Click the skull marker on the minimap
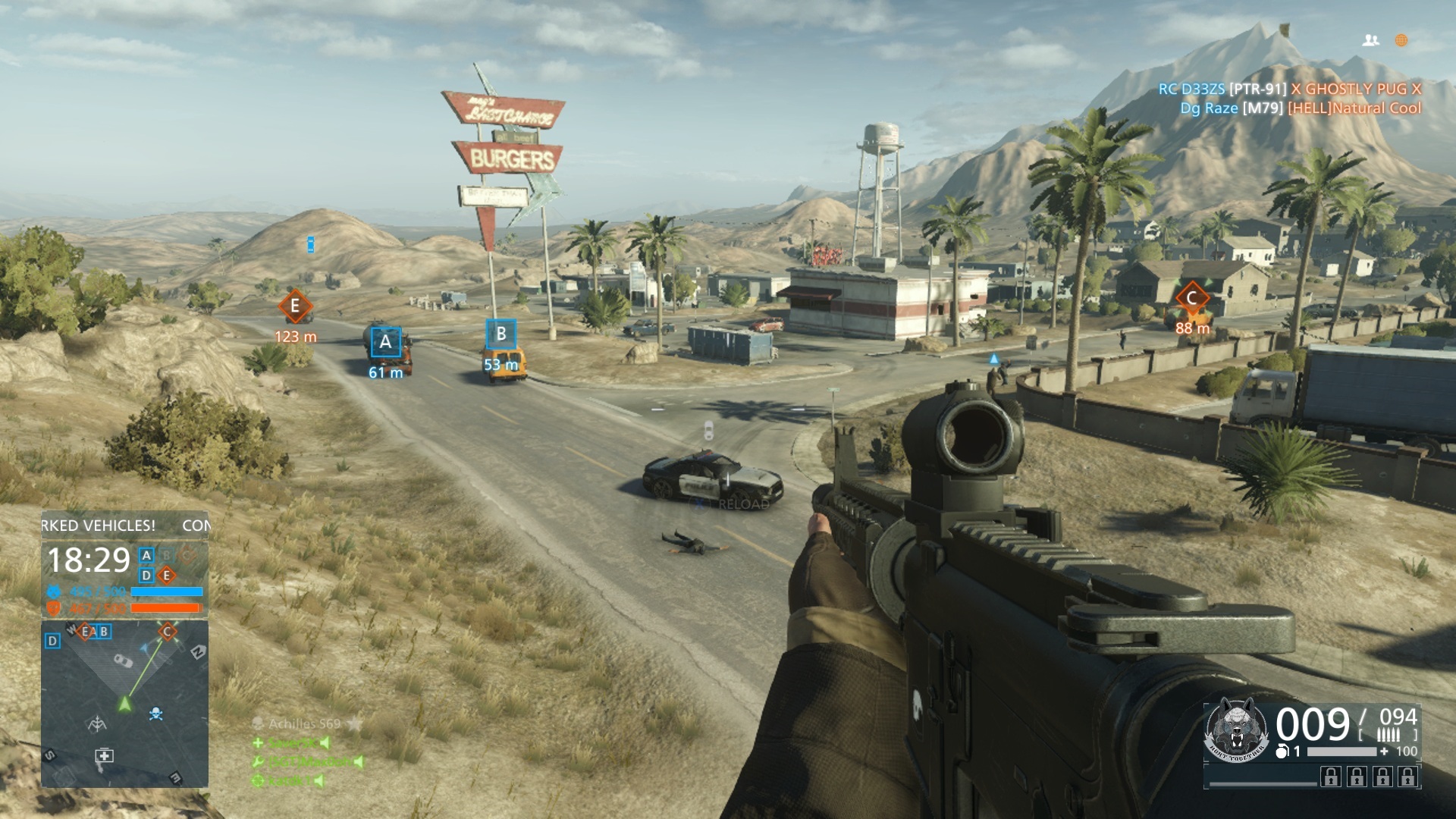Image resolution: width=1456 pixels, height=819 pixels. pos(156,714)
